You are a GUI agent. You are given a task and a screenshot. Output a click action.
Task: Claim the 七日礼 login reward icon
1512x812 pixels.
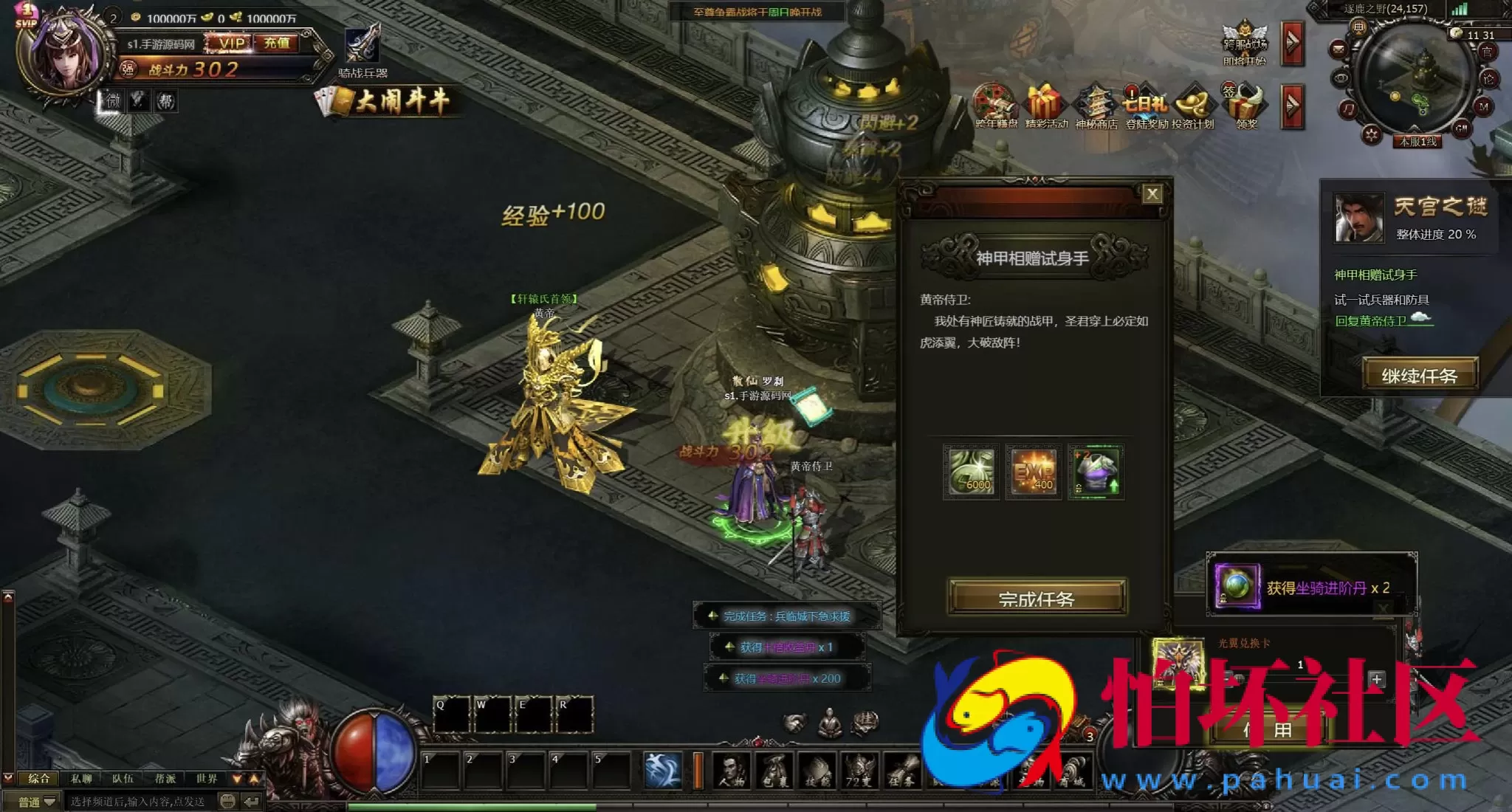pos(1145,103)
